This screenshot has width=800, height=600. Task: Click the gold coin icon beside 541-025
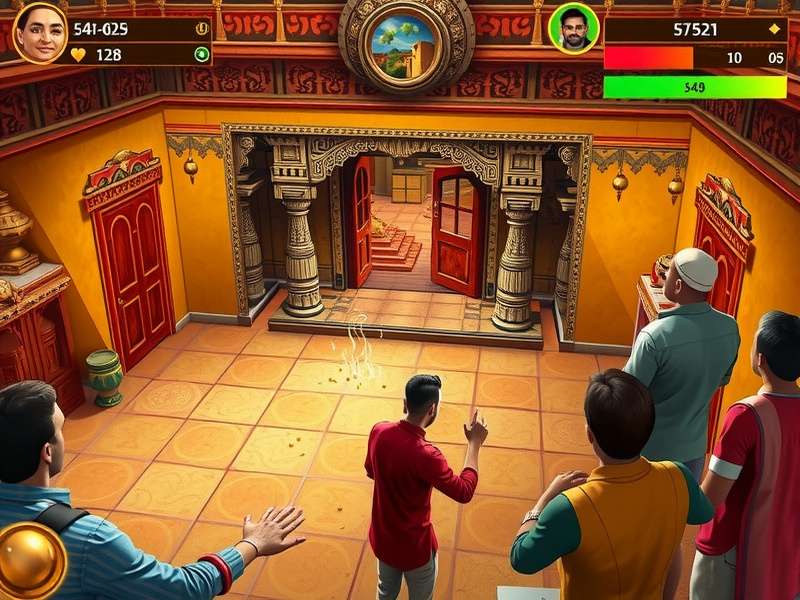(202, 29)
